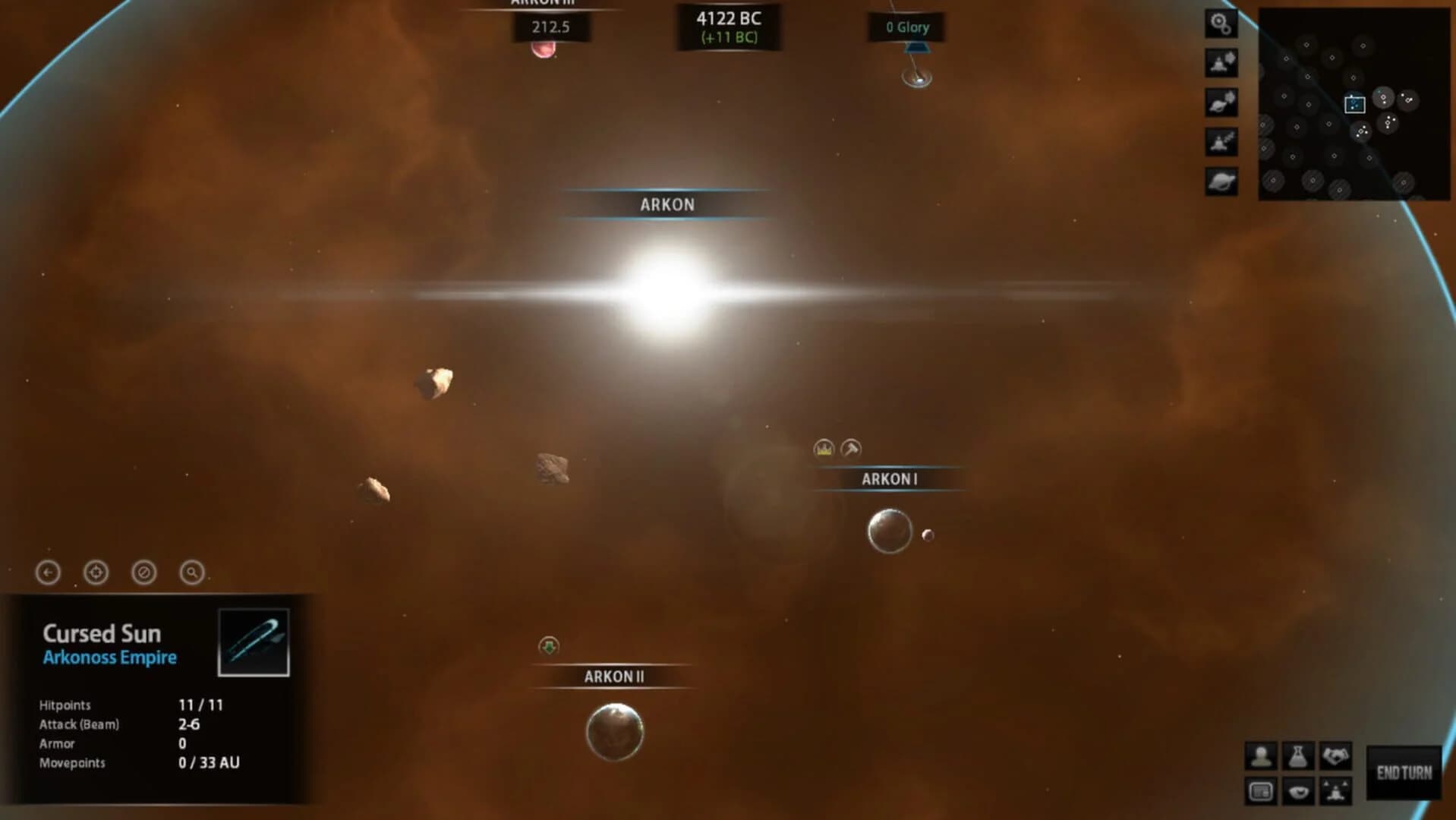Click the back arrow icon above Cursed Sun panel
This screenshot has width=1456, height=820.
click(47, 573)
